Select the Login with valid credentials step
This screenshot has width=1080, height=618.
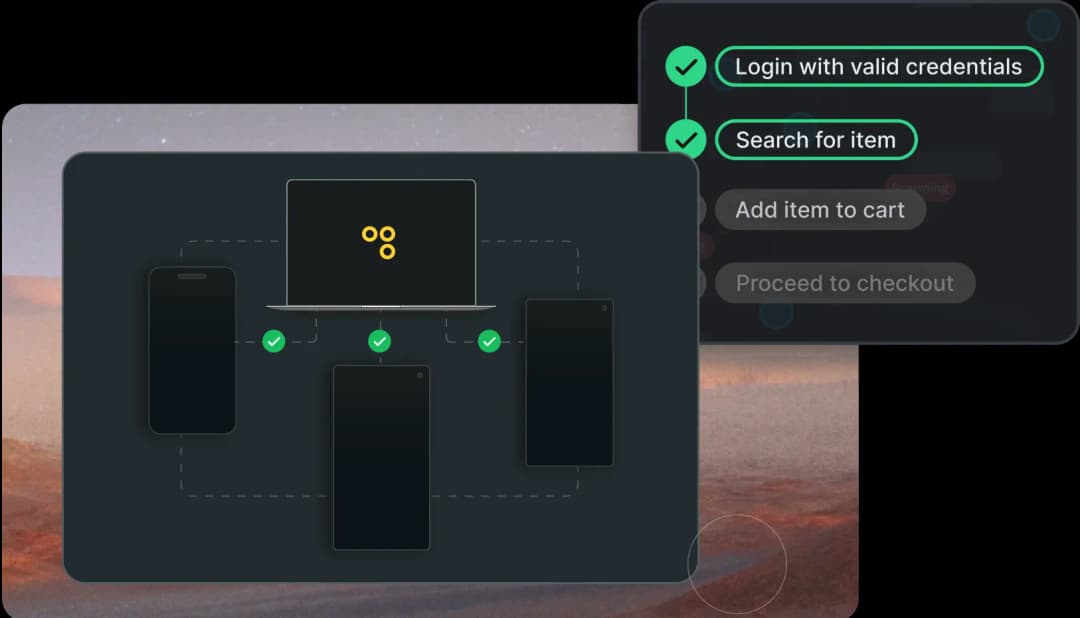[878, 67]
